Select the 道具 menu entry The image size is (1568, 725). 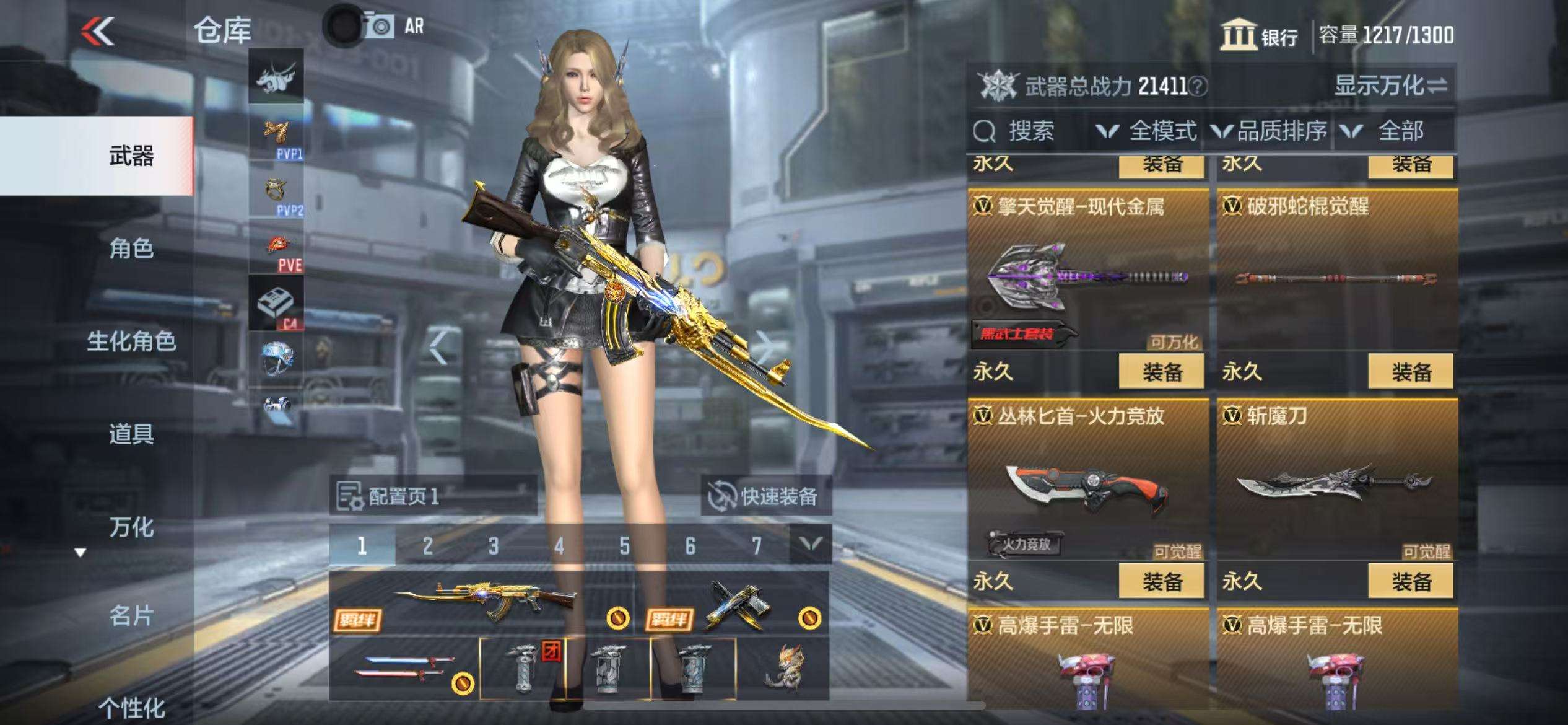click(x=131, y=434)
